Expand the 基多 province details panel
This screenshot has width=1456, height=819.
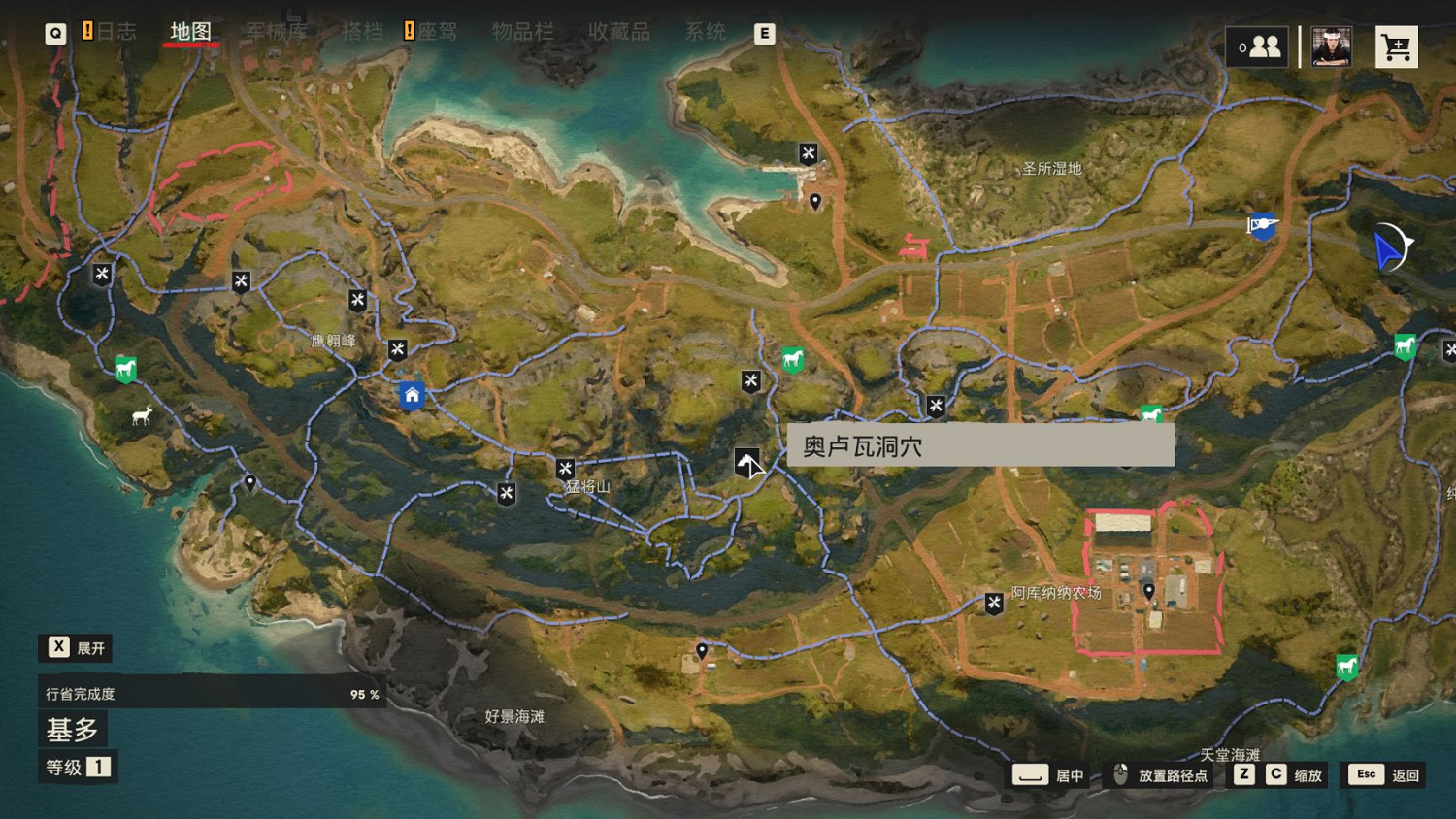(x=73, y=729)
